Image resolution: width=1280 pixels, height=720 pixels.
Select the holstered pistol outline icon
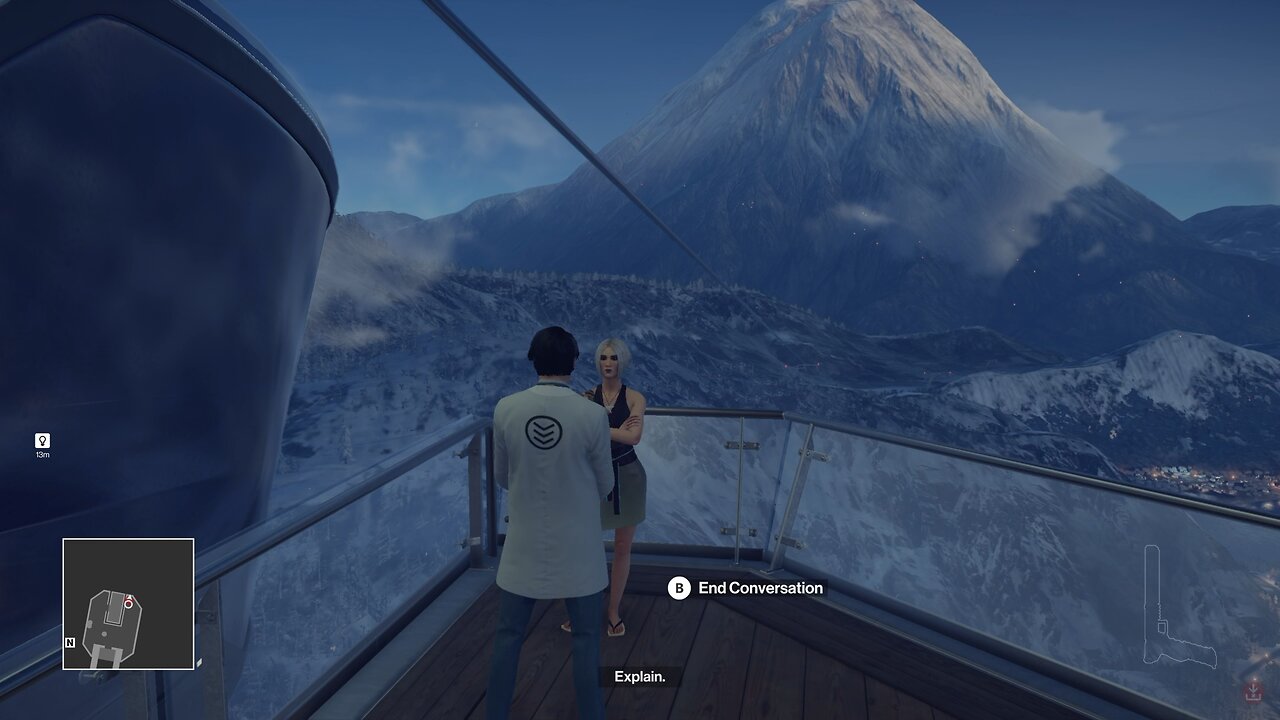pyautogui.click(x=1177, y=608)
